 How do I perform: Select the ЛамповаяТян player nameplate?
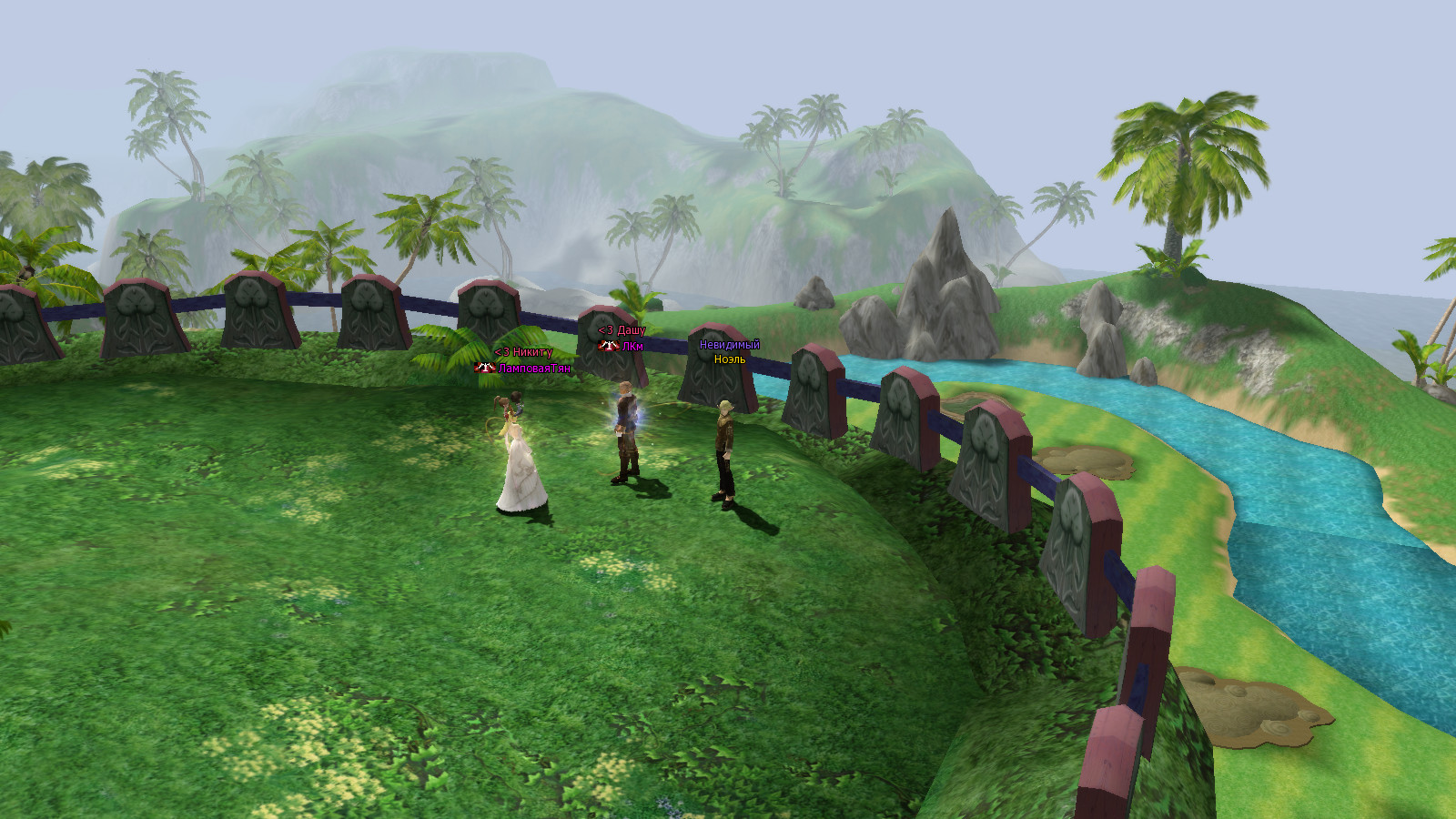[533, 369]
